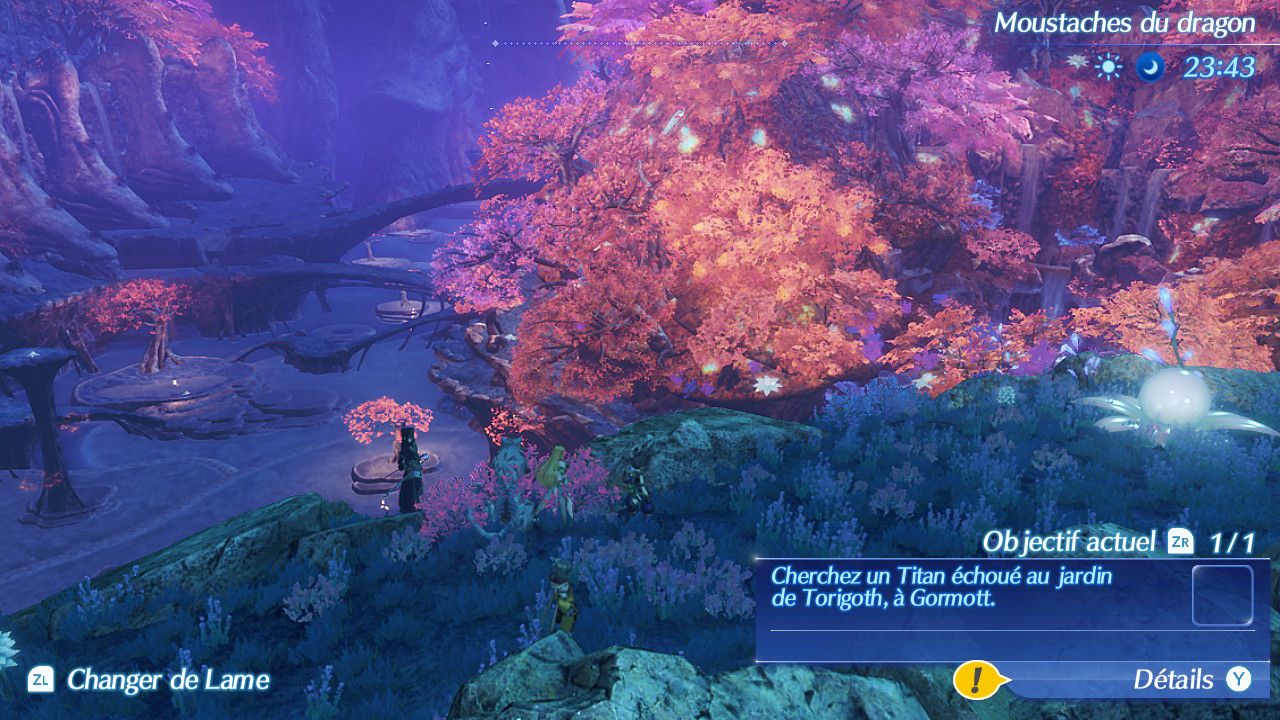Click the moon night-time icon
Image resolution: width=1280 pixels, height=720 pixels.
coord(1150,67)
